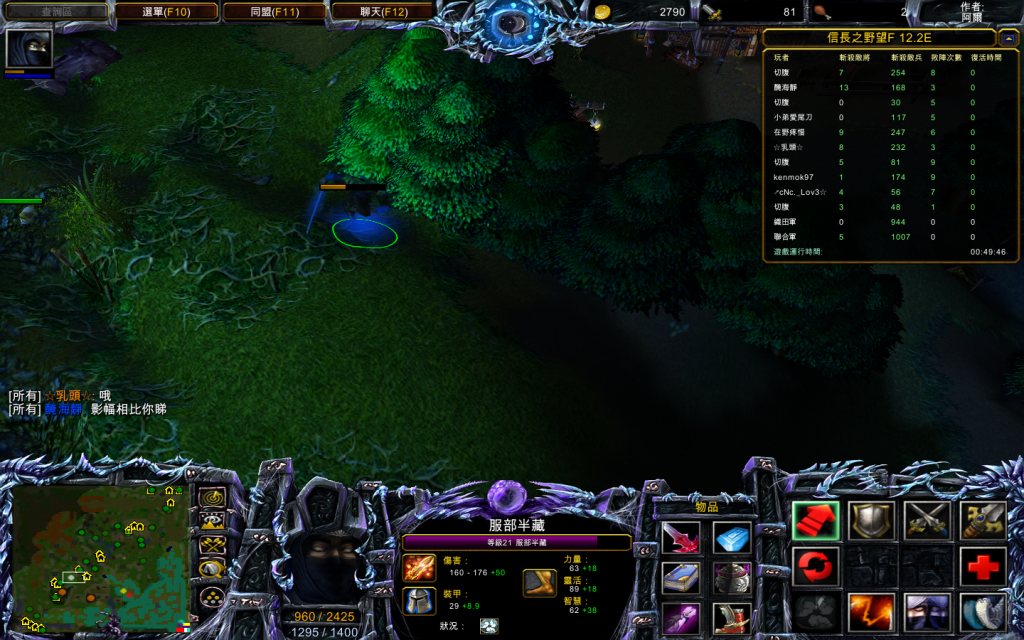Toggle the ally color mode button (crossed axes)

coord(211,545)
